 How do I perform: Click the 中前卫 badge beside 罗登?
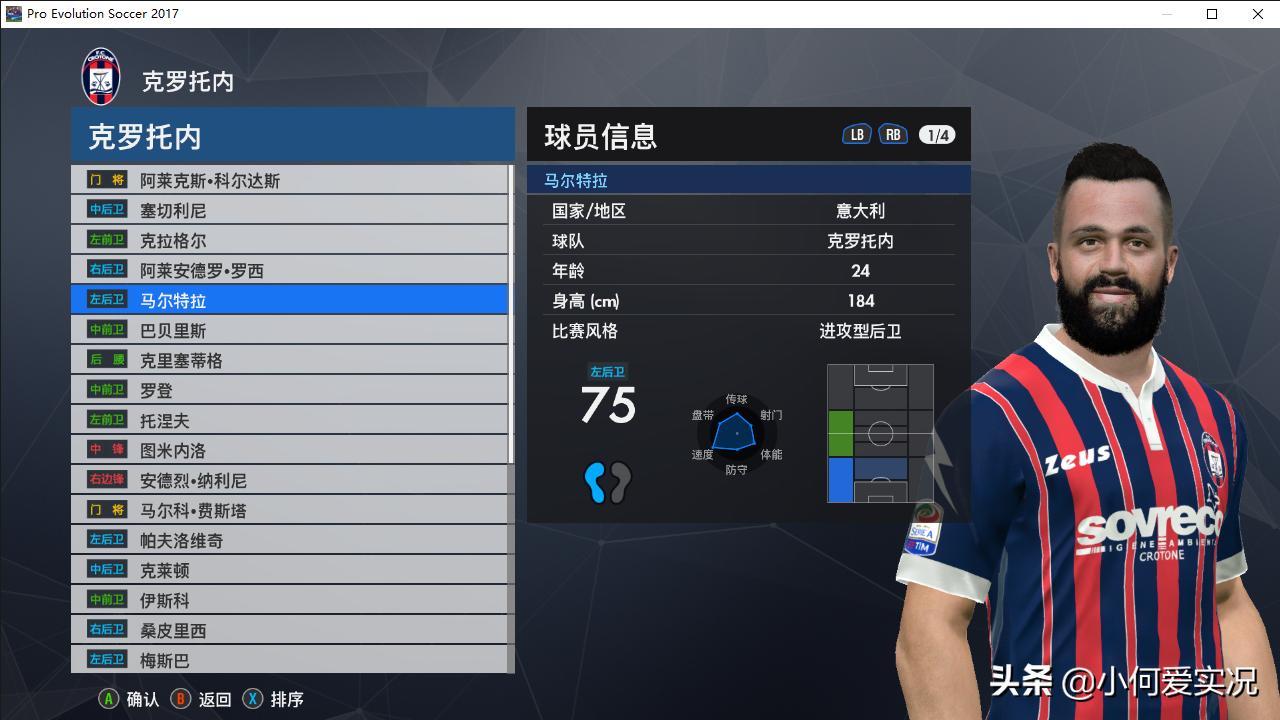[x=105, y=389]
